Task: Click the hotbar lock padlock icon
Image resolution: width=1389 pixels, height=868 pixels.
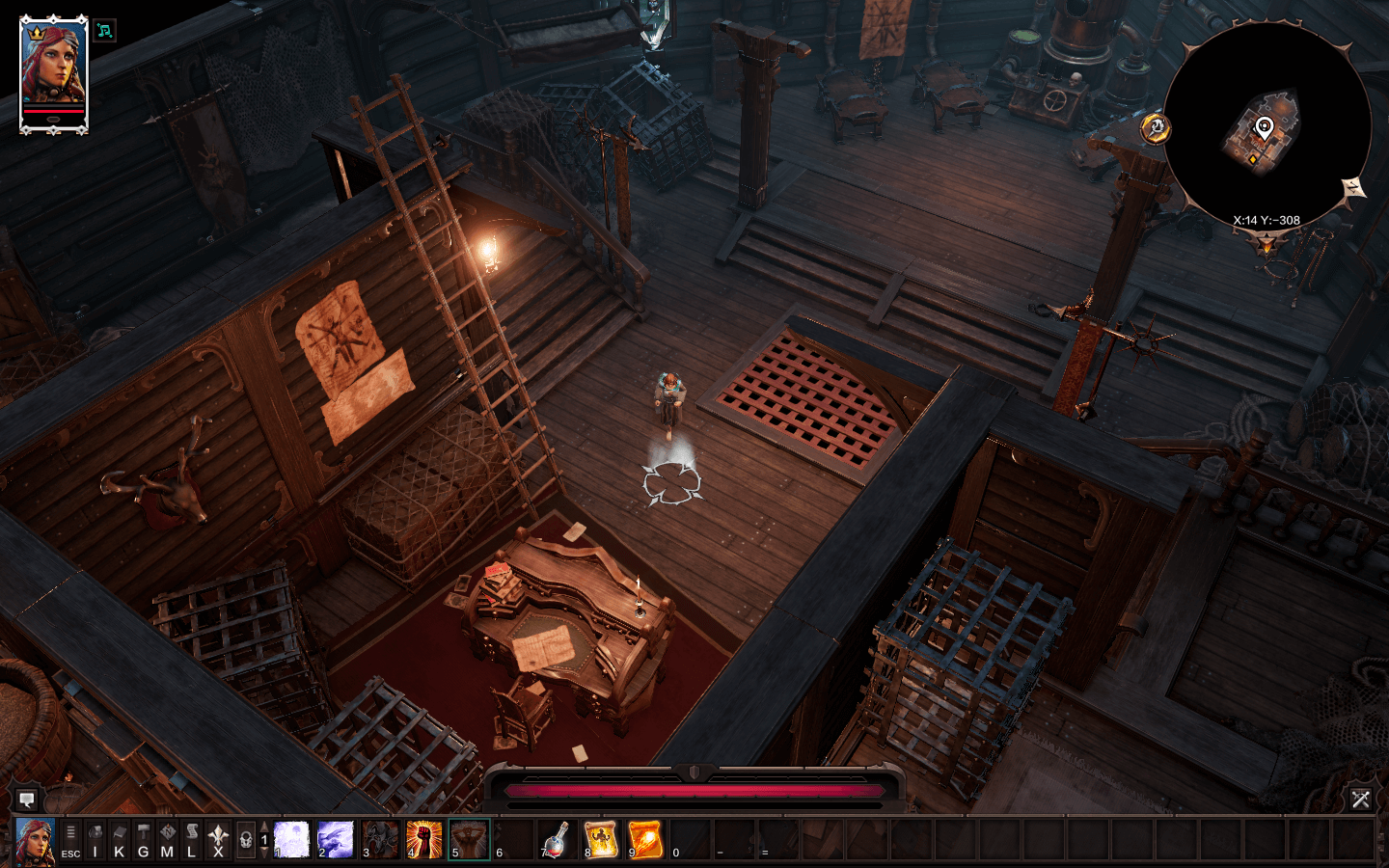Action: click(245, 839)
